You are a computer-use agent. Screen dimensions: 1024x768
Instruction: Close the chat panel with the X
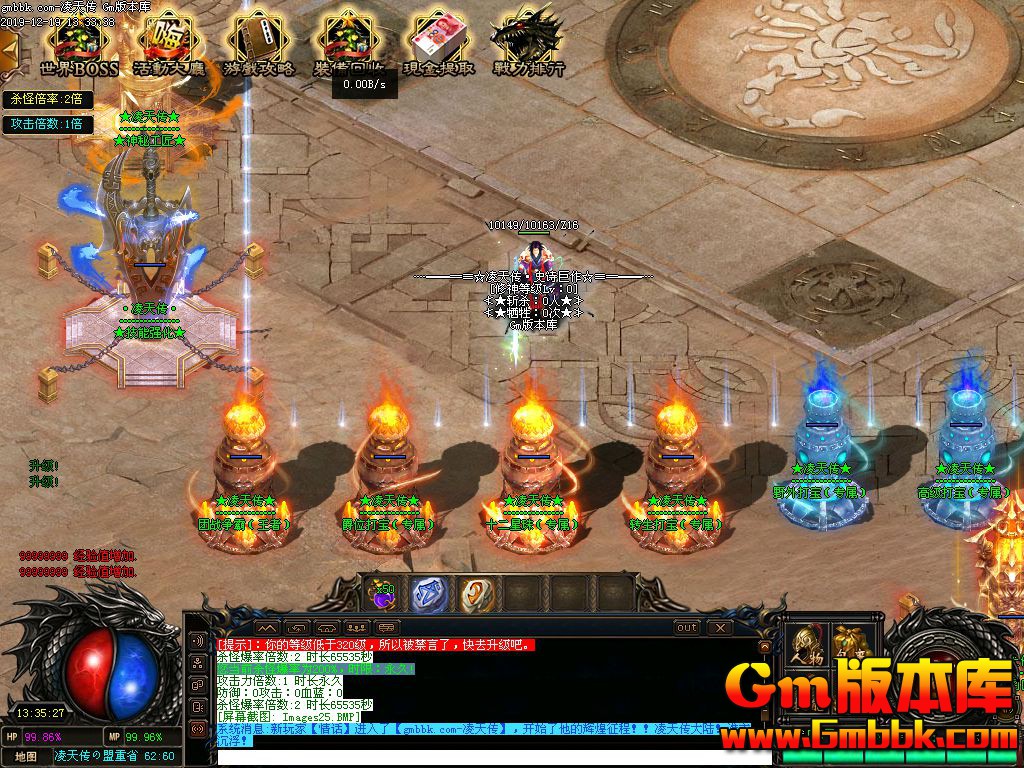[x=719, y=627]
